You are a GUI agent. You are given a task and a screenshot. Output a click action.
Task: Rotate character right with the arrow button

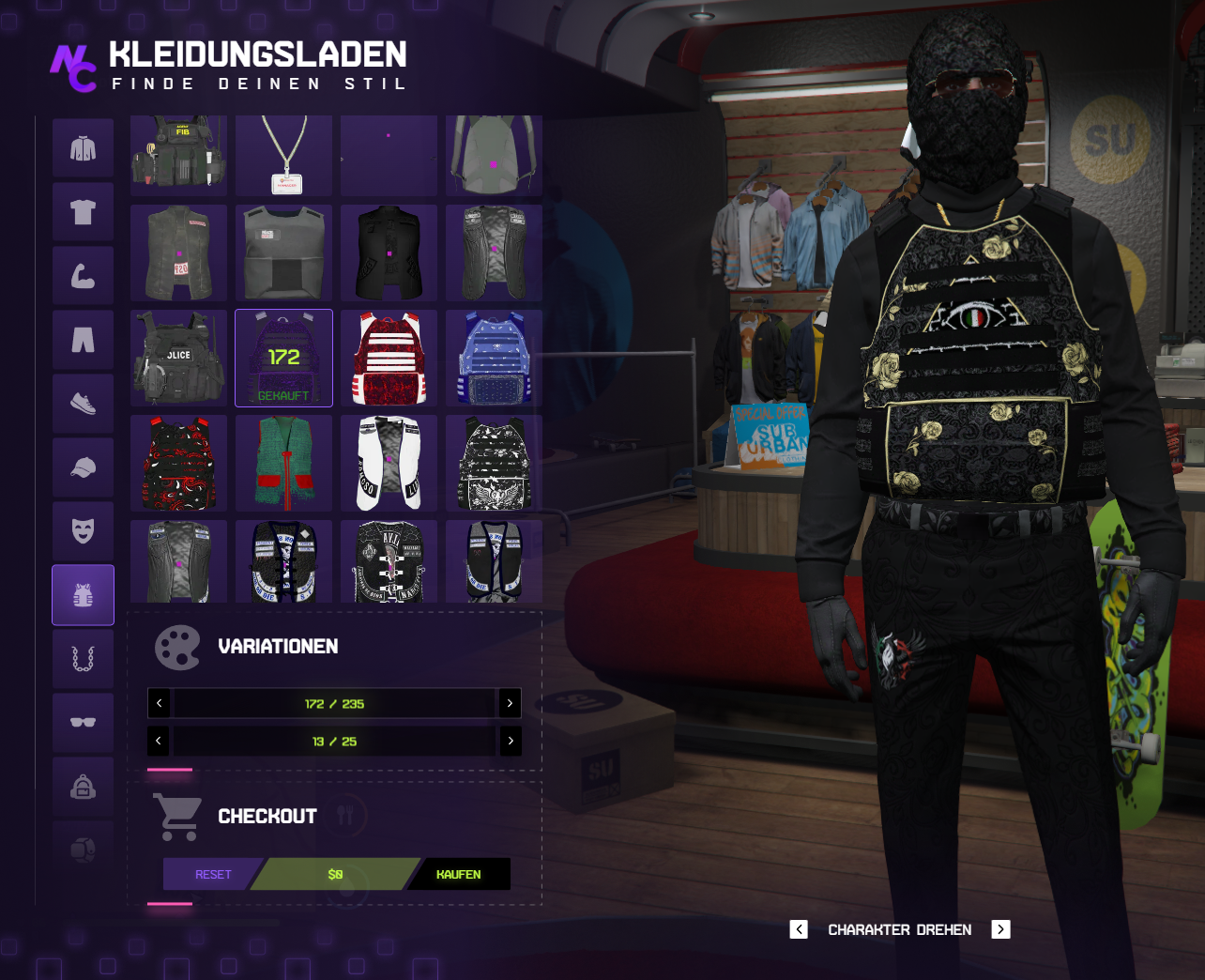pyautogui.click(x=1001, y=929)
